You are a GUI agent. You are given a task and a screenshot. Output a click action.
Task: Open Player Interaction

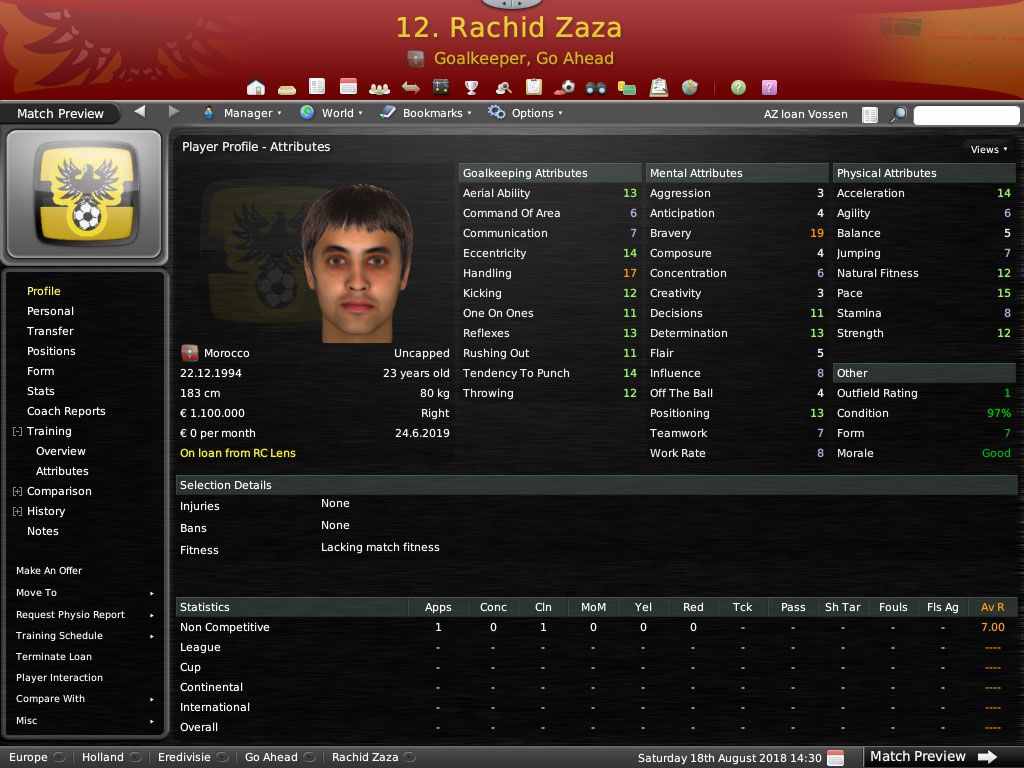pos(59,678)
